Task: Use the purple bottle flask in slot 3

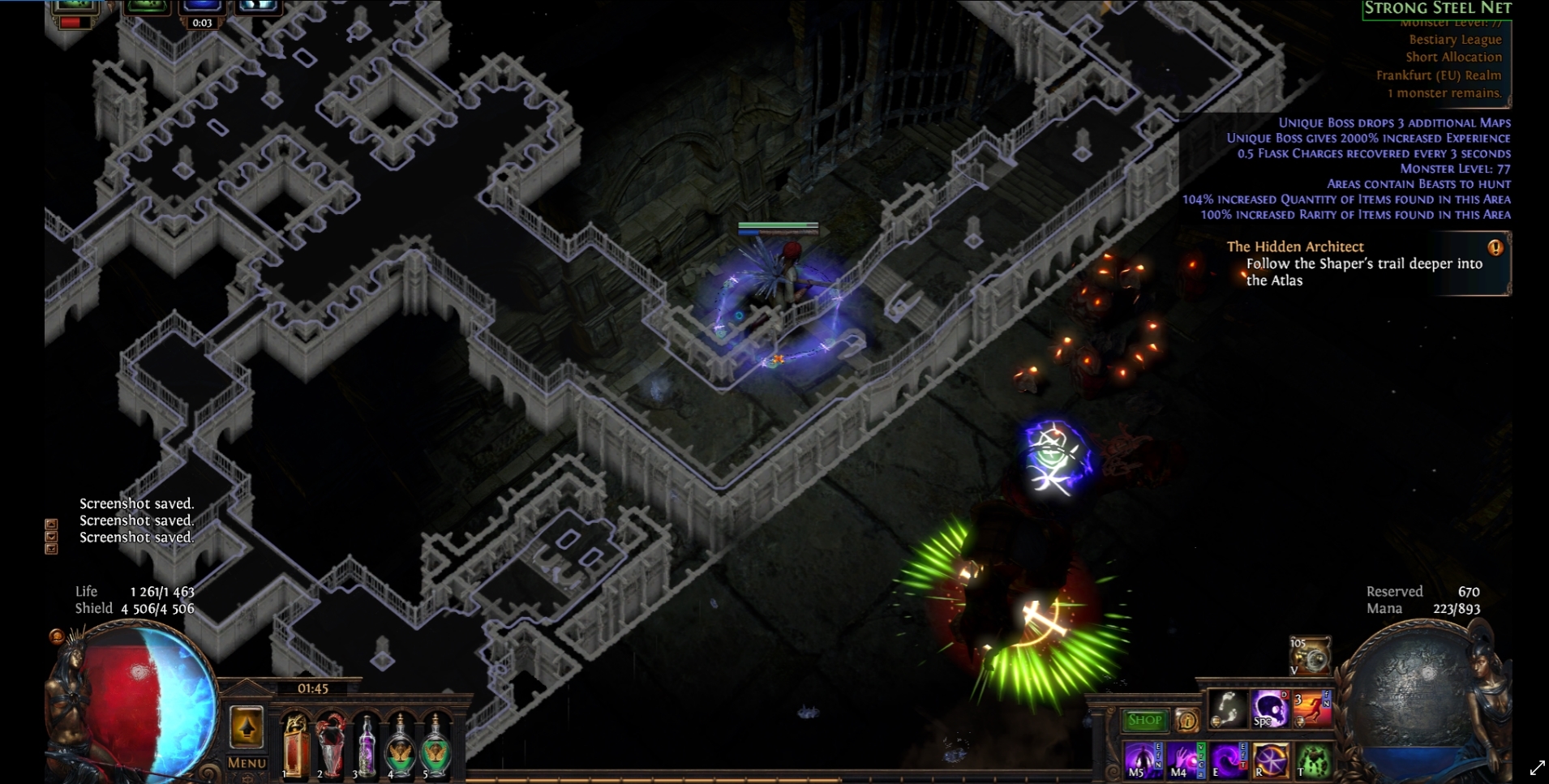Action: tap(366, 744)
